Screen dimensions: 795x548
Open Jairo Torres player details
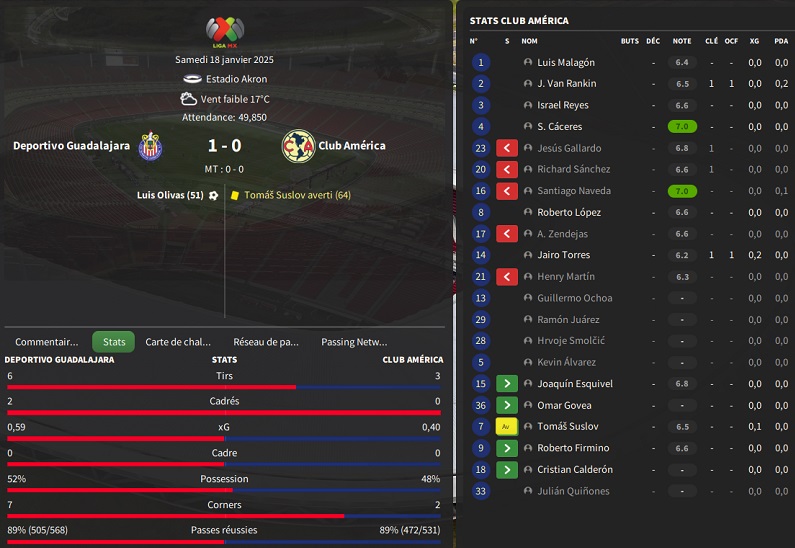coord(563,255)
